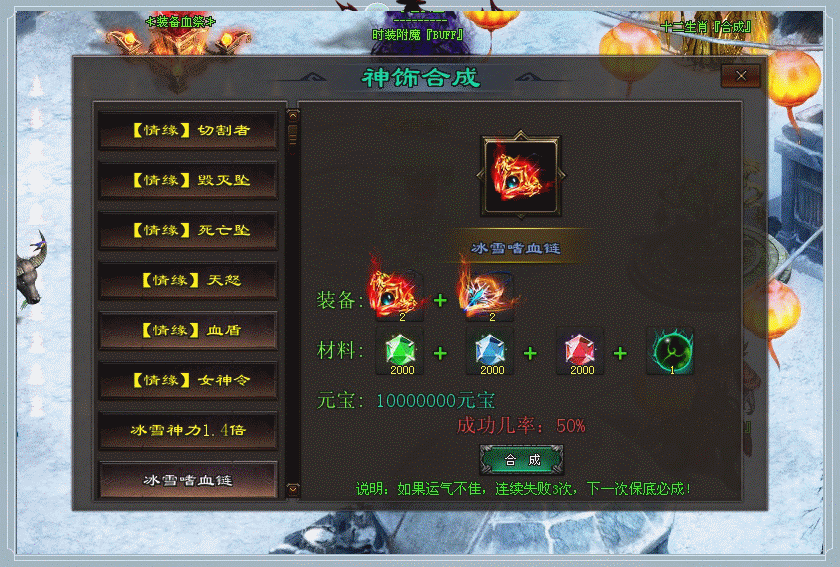Select the red gem material slot
This screenshot has width=840, height=567.
(x=581, y=352)
